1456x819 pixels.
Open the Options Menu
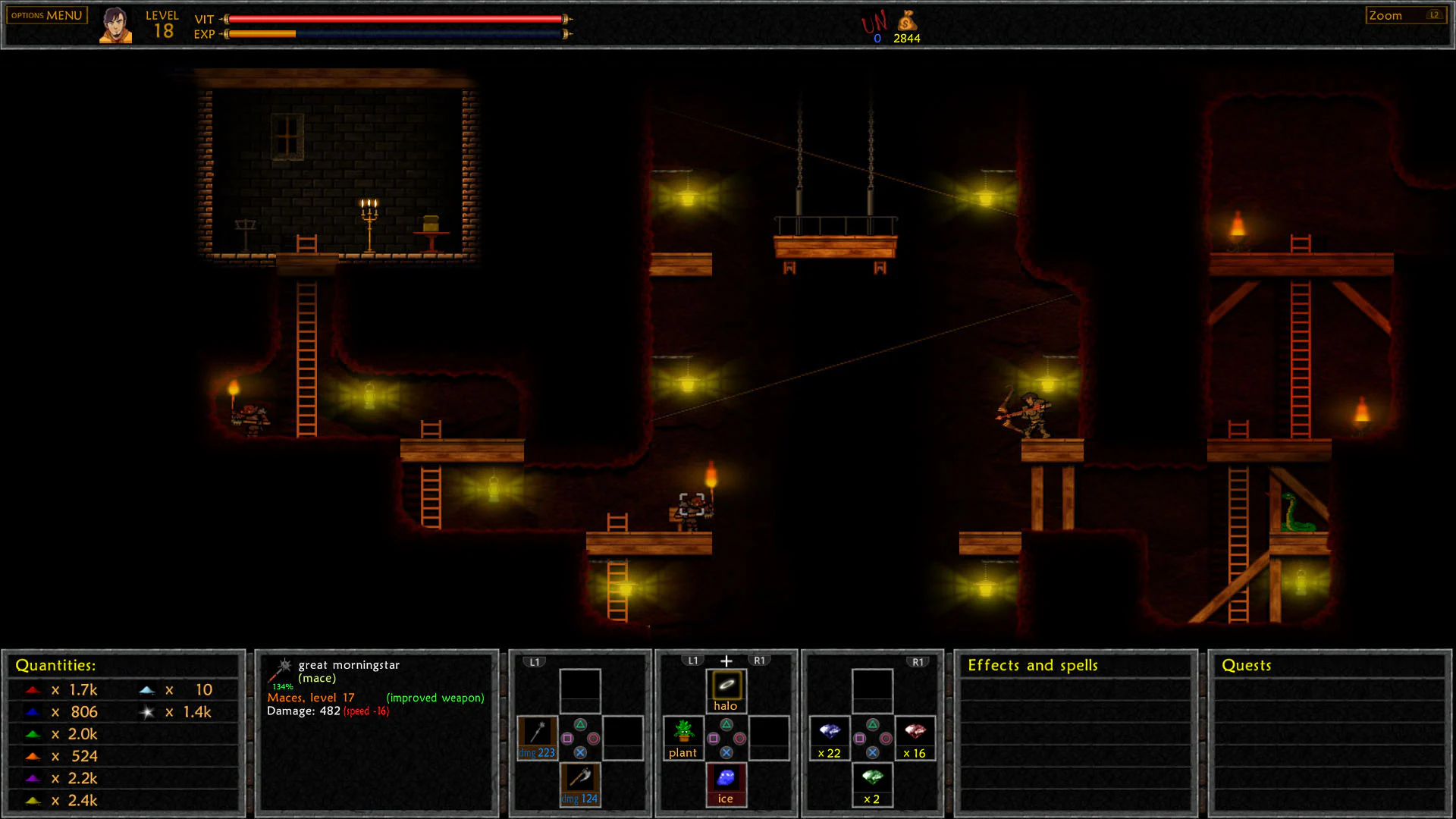click(x=47, y=15)
